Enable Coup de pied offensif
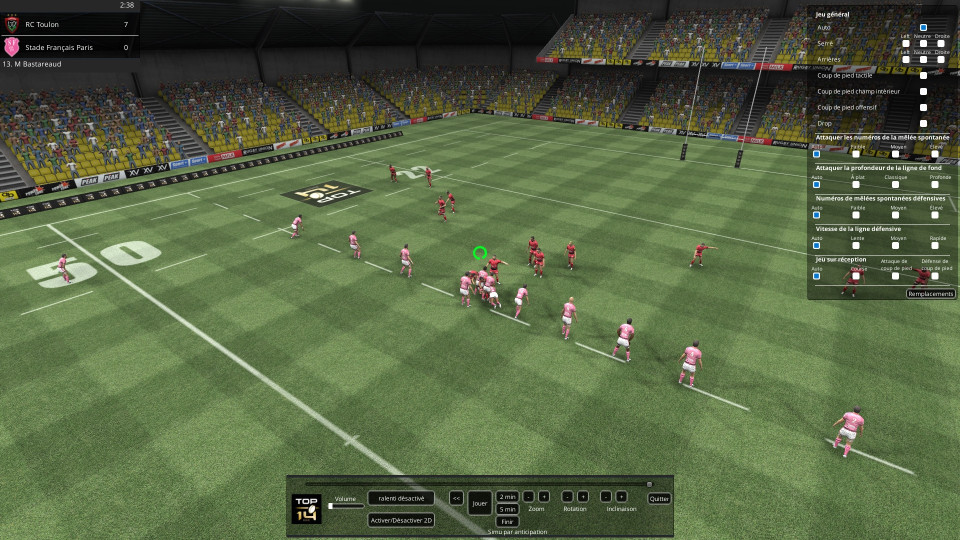This screenshot has height=540, width=960. tap(923, 107)
